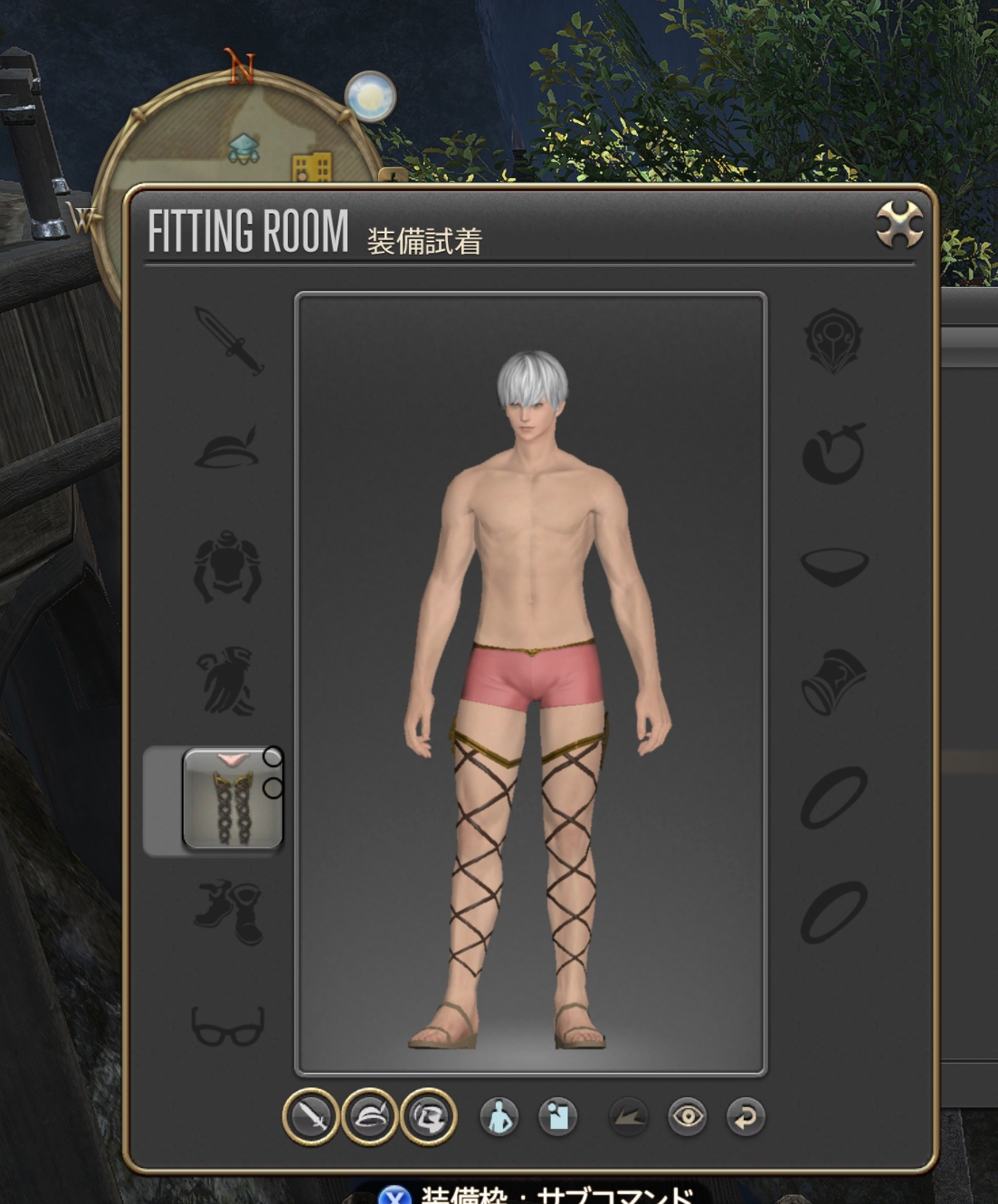998x1204 pixels.
Task: Select the necklace slot
Action: pyautogui.click(x=834, y=565)
